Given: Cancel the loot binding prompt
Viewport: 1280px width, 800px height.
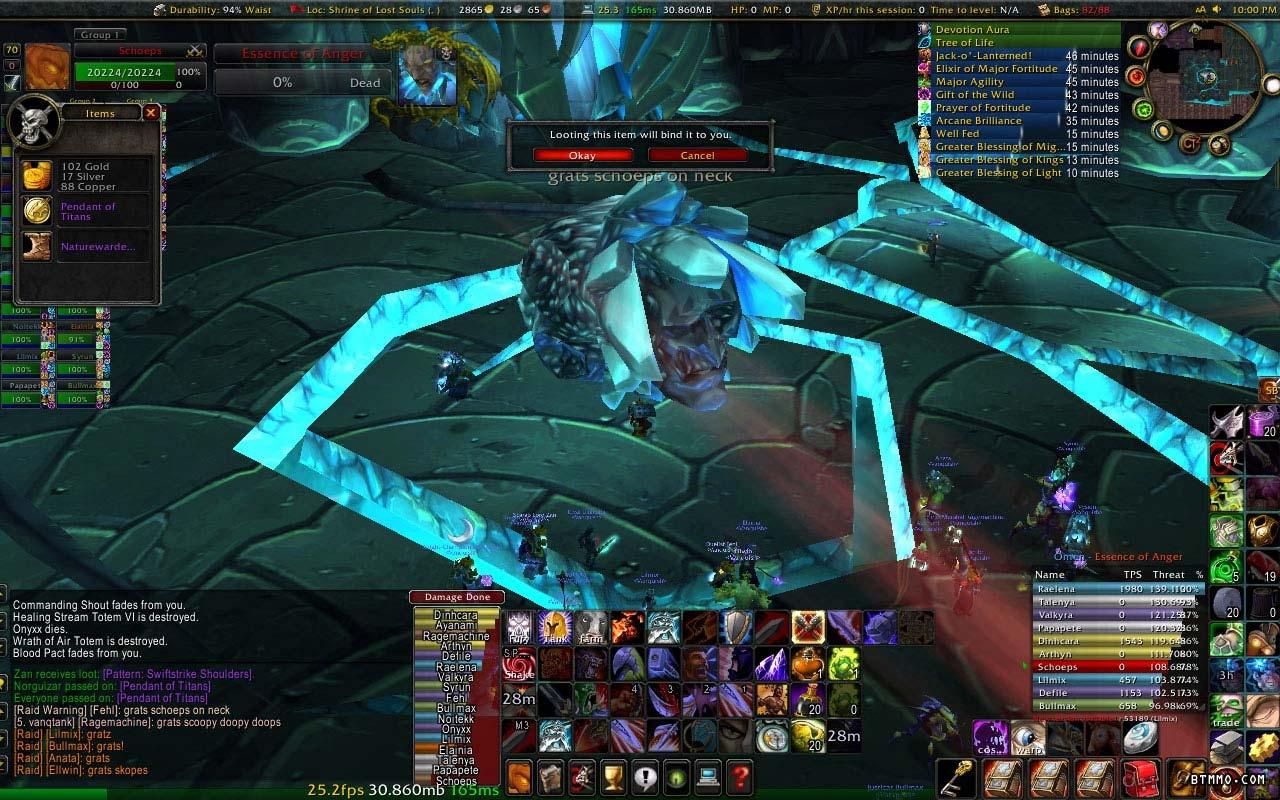Looking at the screenshot, I should 697,155.
